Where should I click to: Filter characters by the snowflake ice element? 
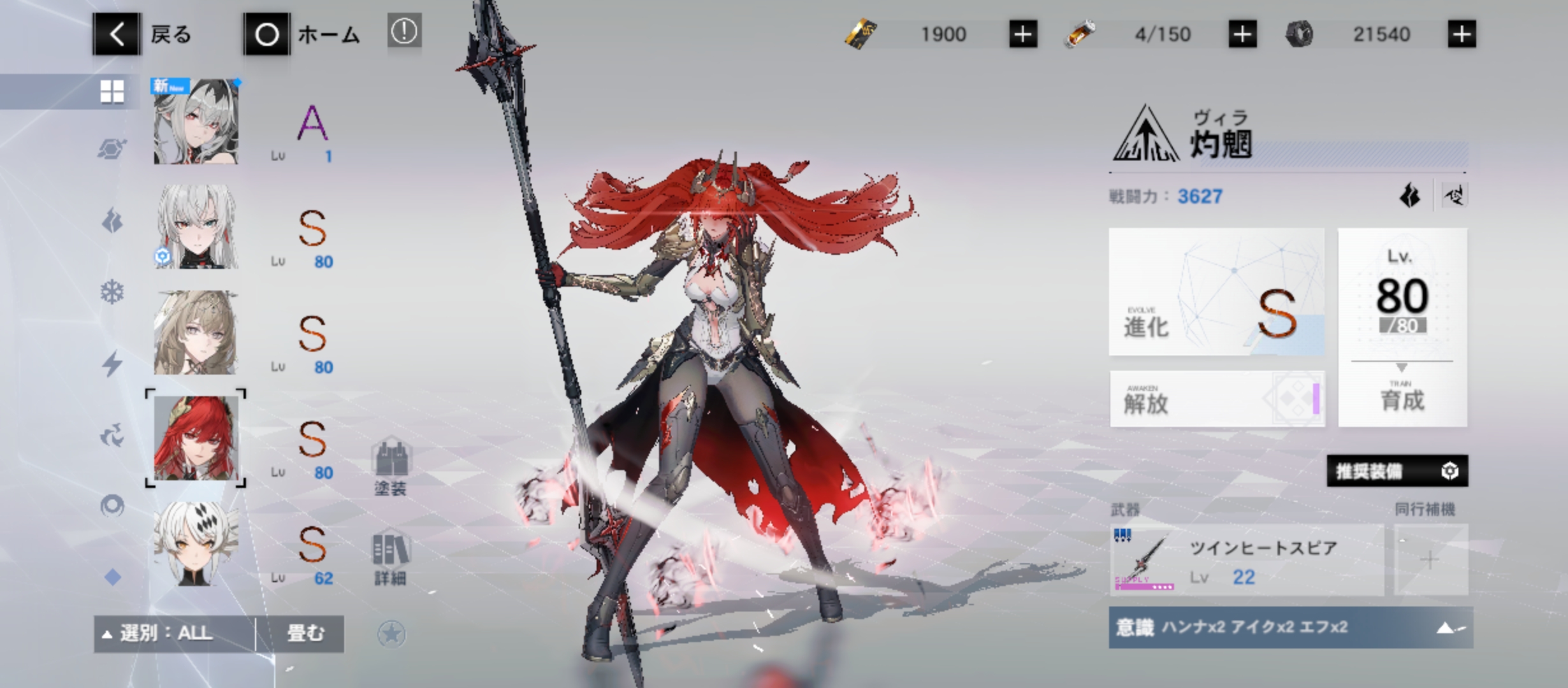pyautogui.click(x=112, y=292)
